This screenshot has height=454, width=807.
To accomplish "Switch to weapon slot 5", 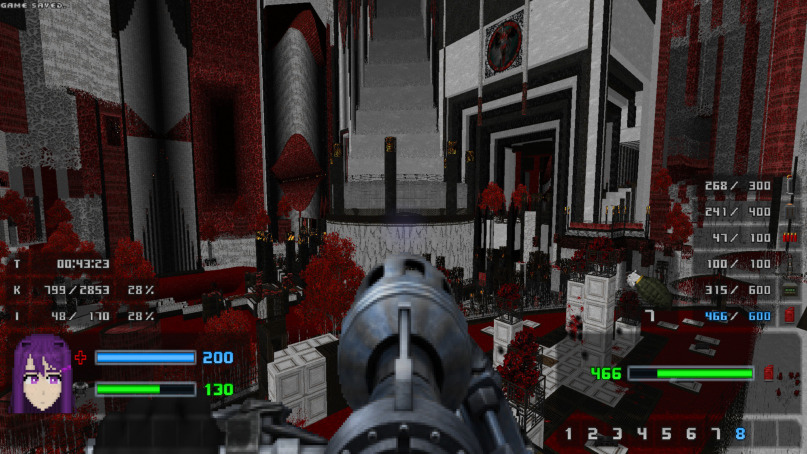I will (666, 434).
